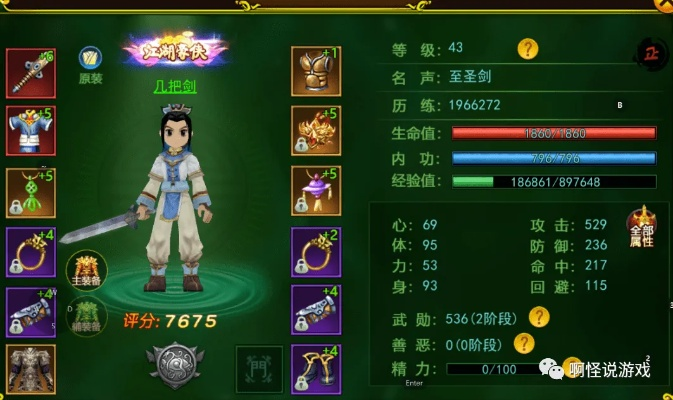Select the purple lantern accessory slot
This screenshot has width=673, height=400.
[316, 191]
